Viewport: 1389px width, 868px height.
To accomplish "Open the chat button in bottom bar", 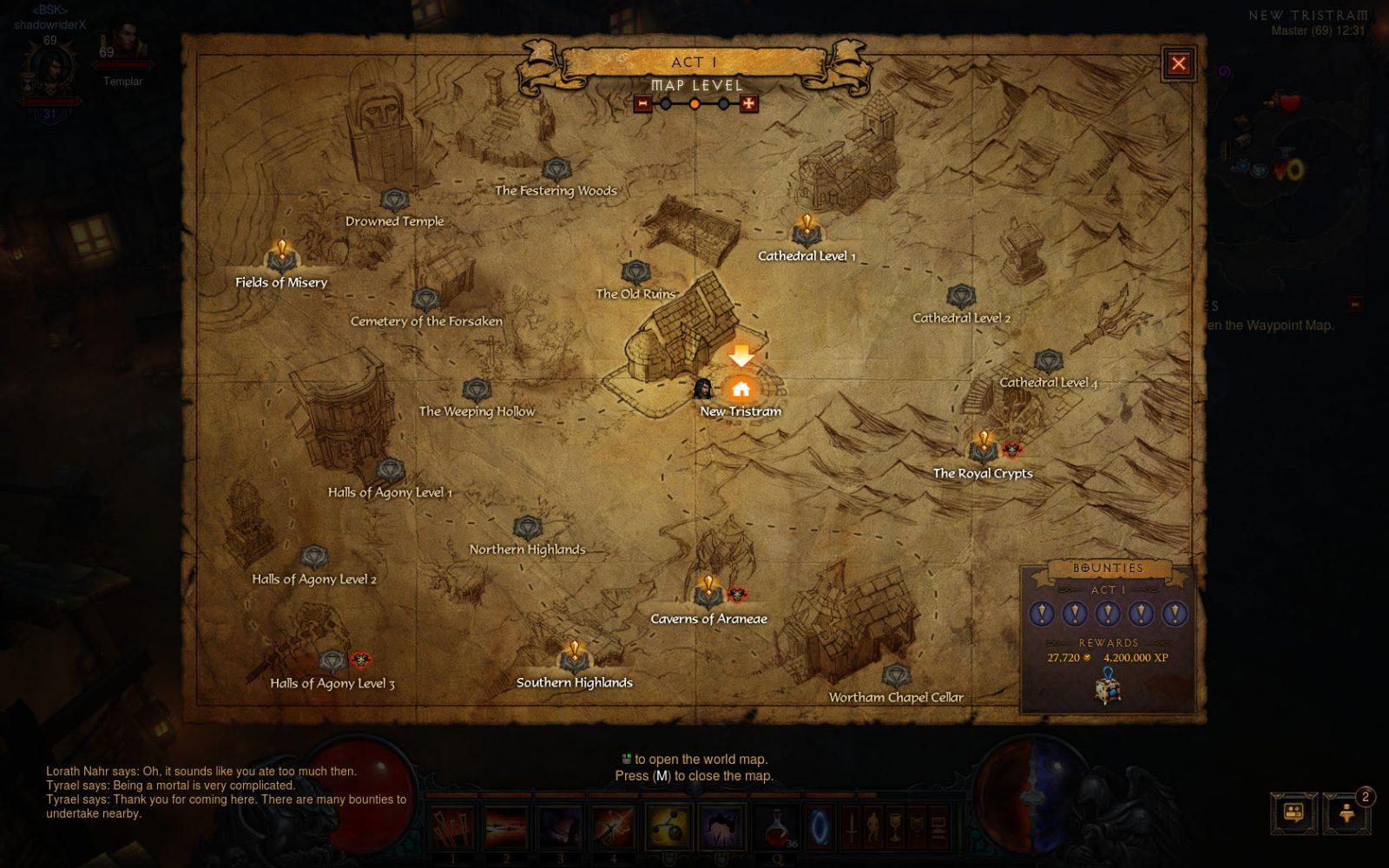I will tap(1293, 813).
